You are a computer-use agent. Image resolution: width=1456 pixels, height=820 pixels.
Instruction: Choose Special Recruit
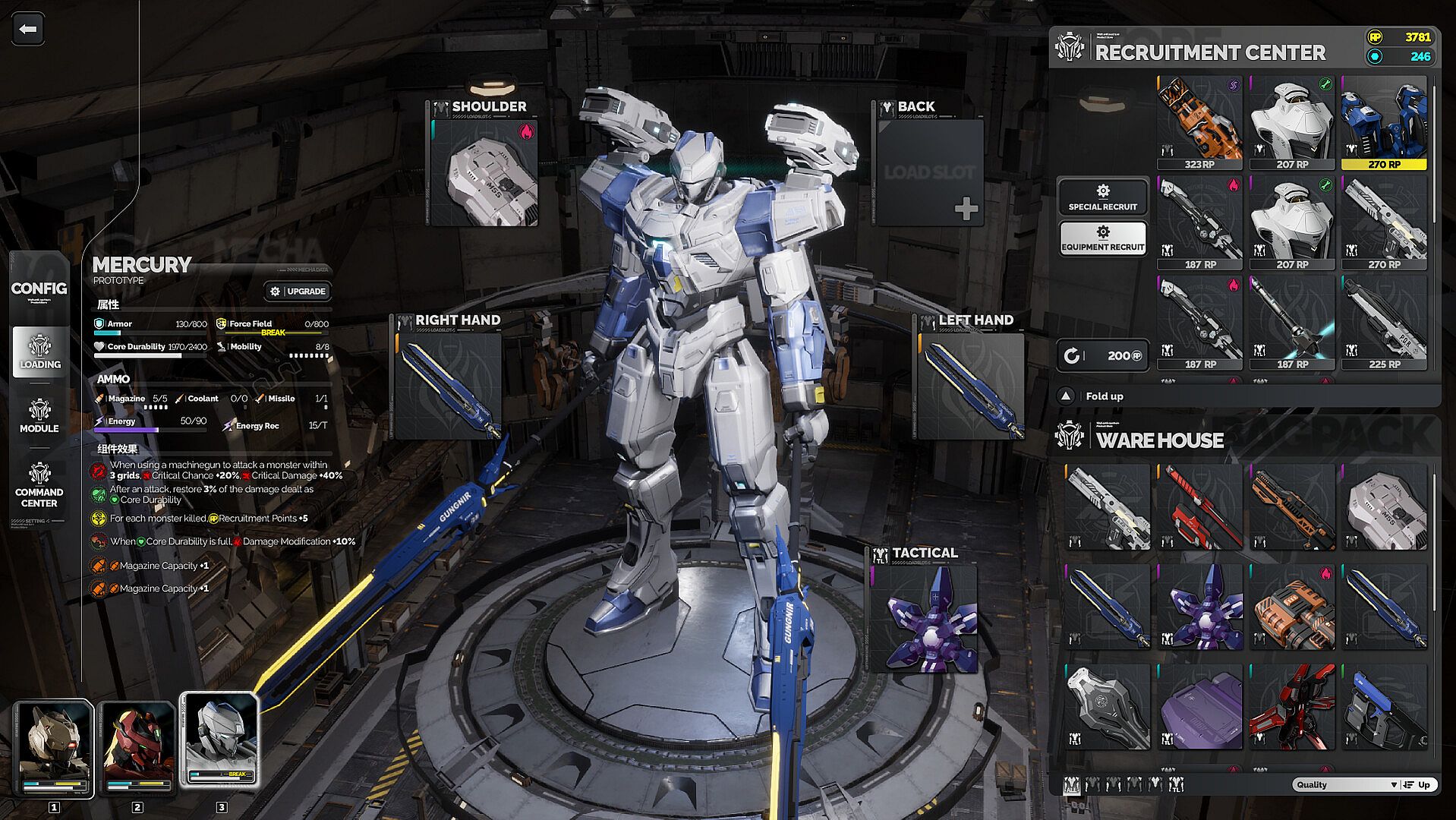coord(1102,197)
